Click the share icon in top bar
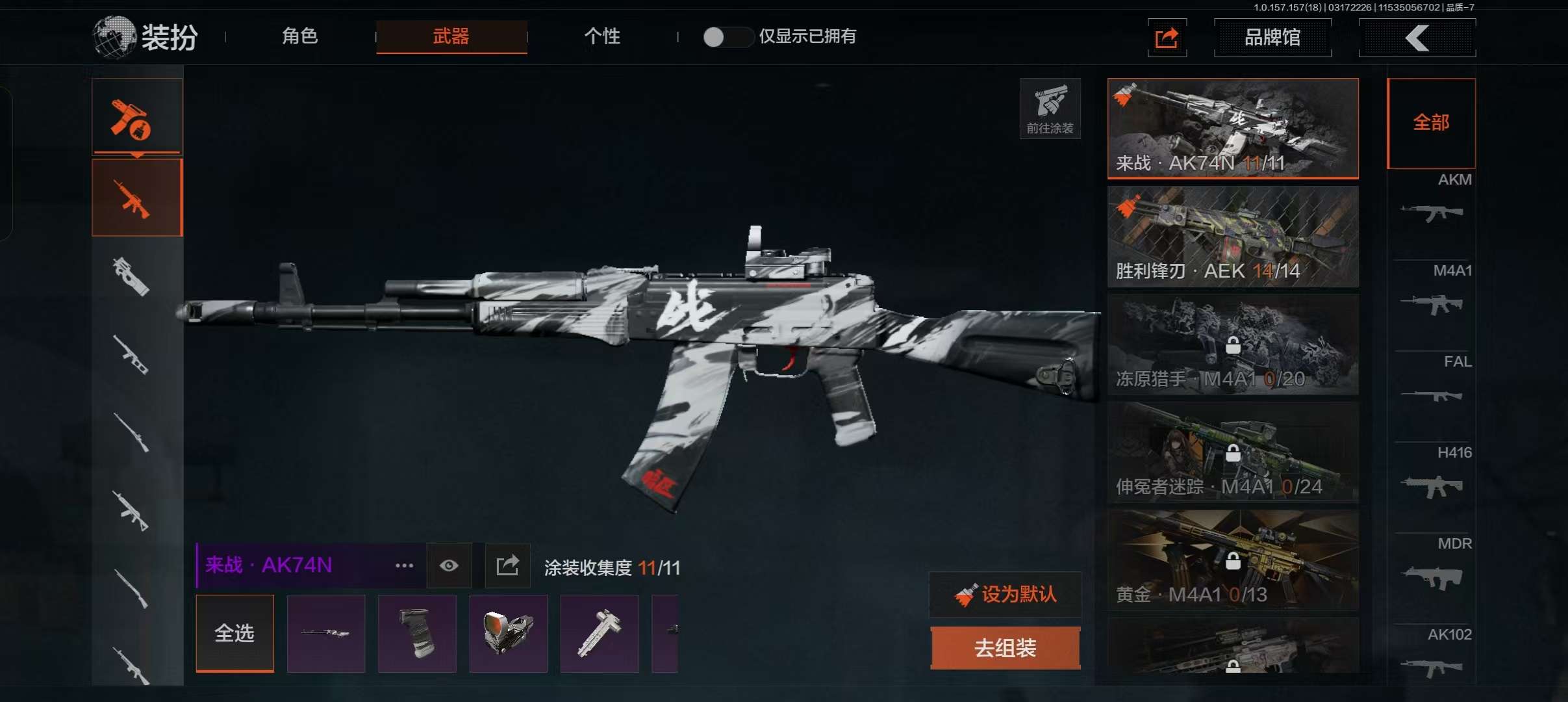 (x=1167, y=38)
